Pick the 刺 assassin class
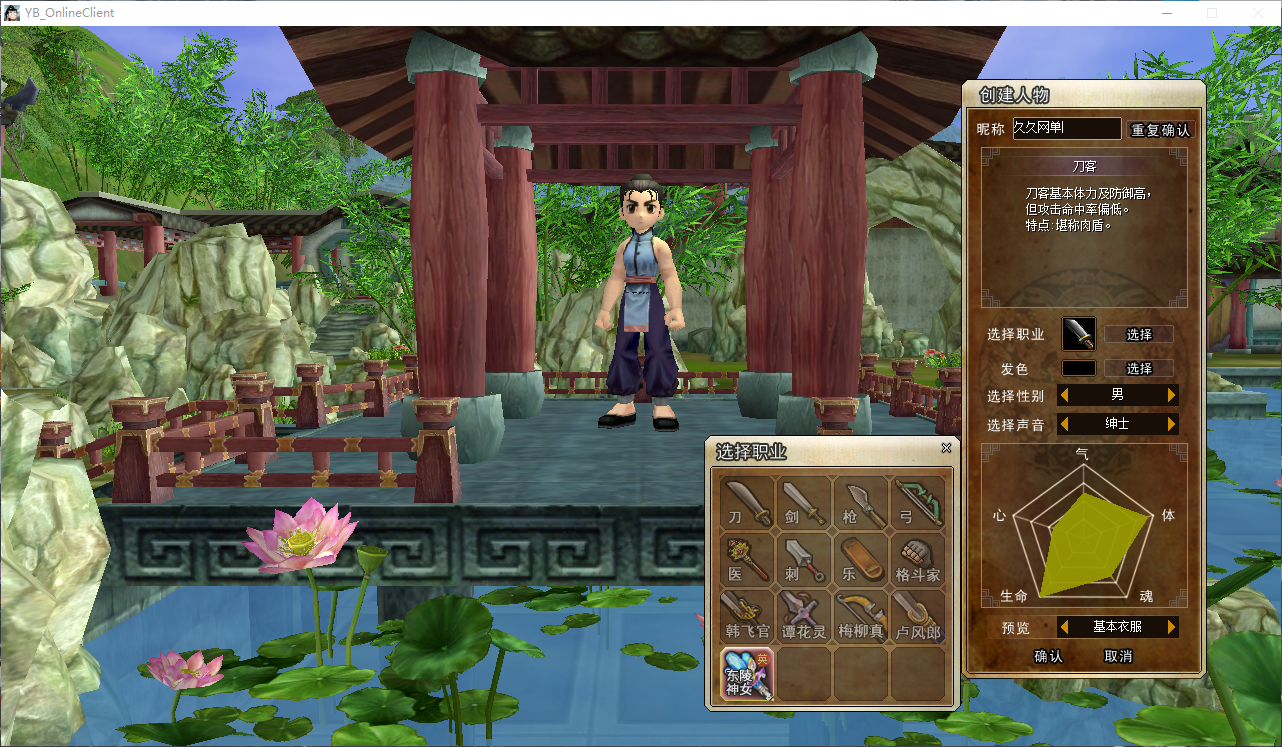The height and width of the screenshot is (747, 1282). pyautogui.click(x=804, y=560)
